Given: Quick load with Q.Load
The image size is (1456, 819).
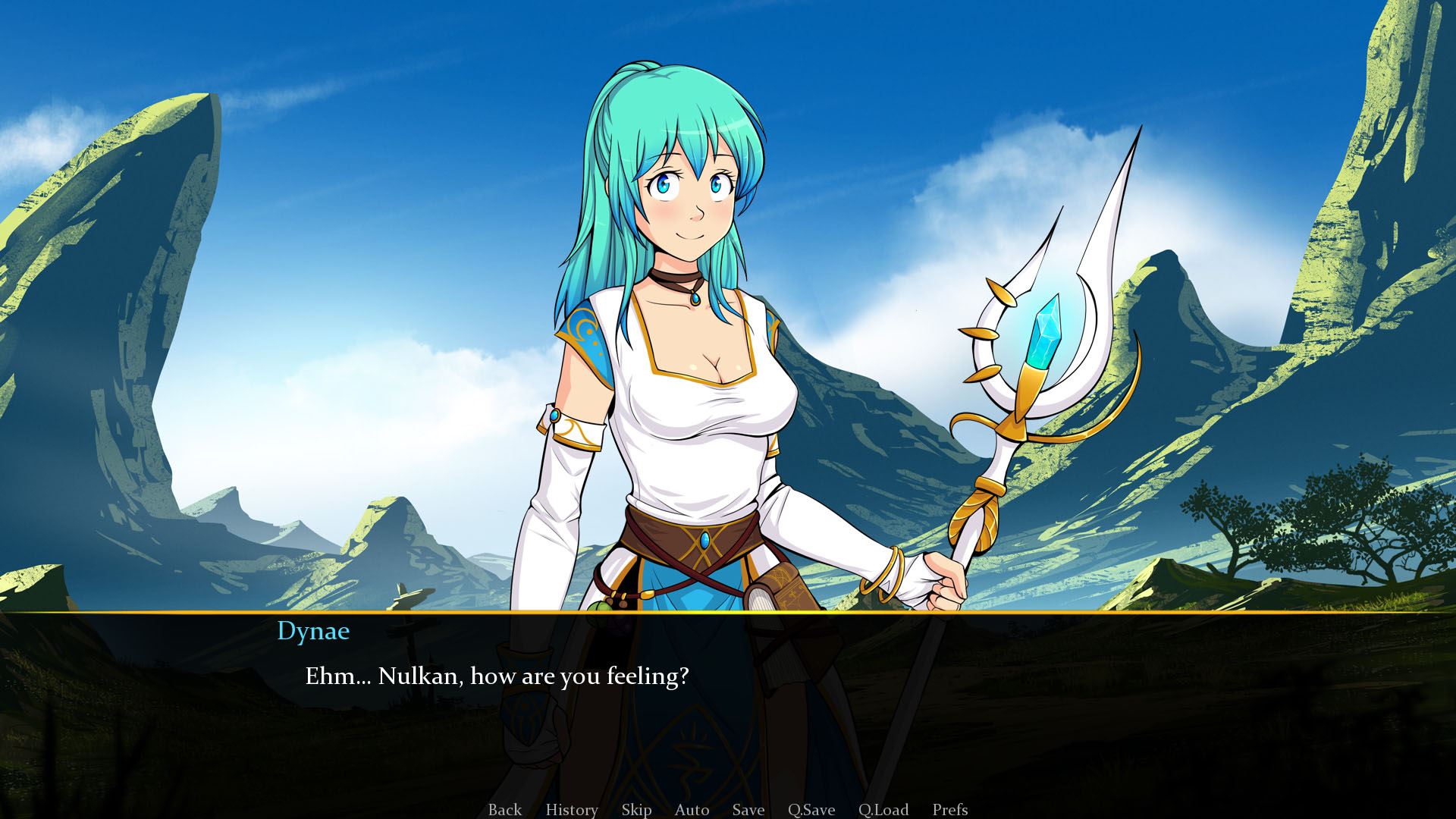Looking at the screenshot, I should 883,809.
